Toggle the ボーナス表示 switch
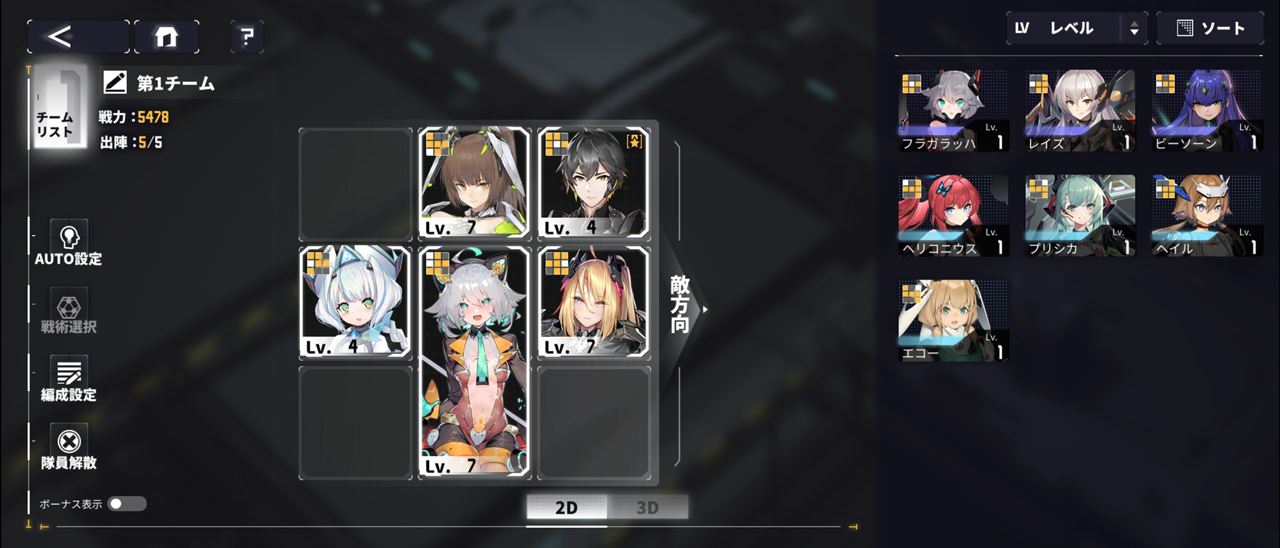The height and width of the screenshot is (548, 1280). pyautogui.click(x=127, y=504)
